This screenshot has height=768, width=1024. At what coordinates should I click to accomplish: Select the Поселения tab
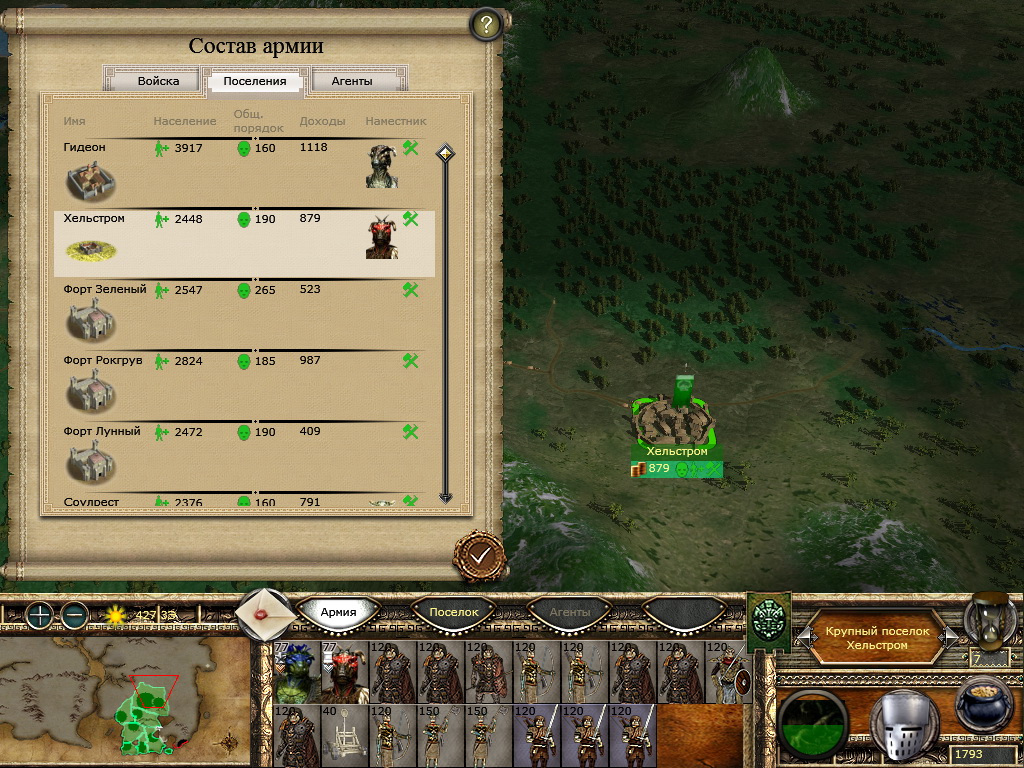coord(255,81)
